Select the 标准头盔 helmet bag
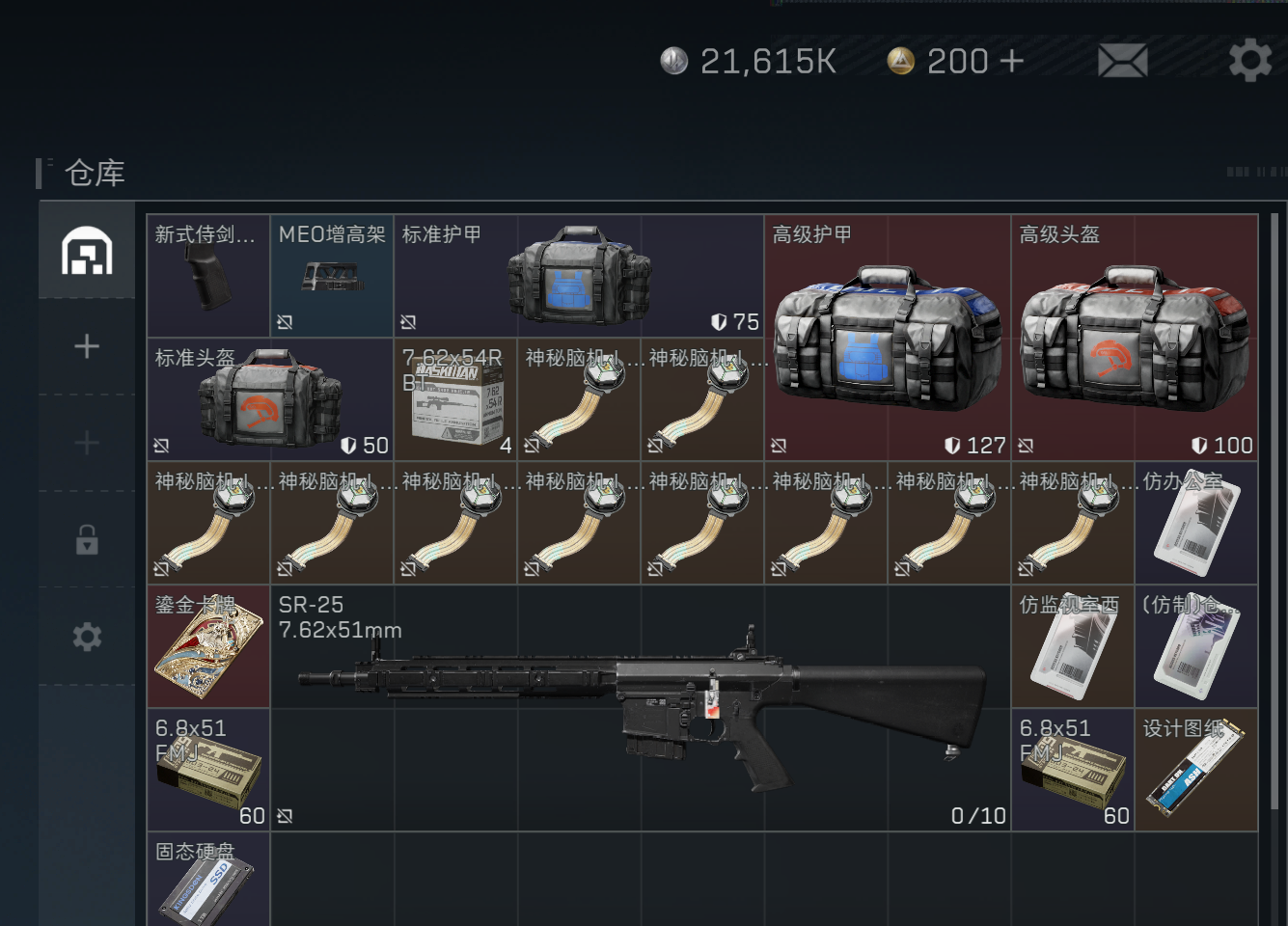The height and width of the screenshot is (926, 1288). coord(270,399)
